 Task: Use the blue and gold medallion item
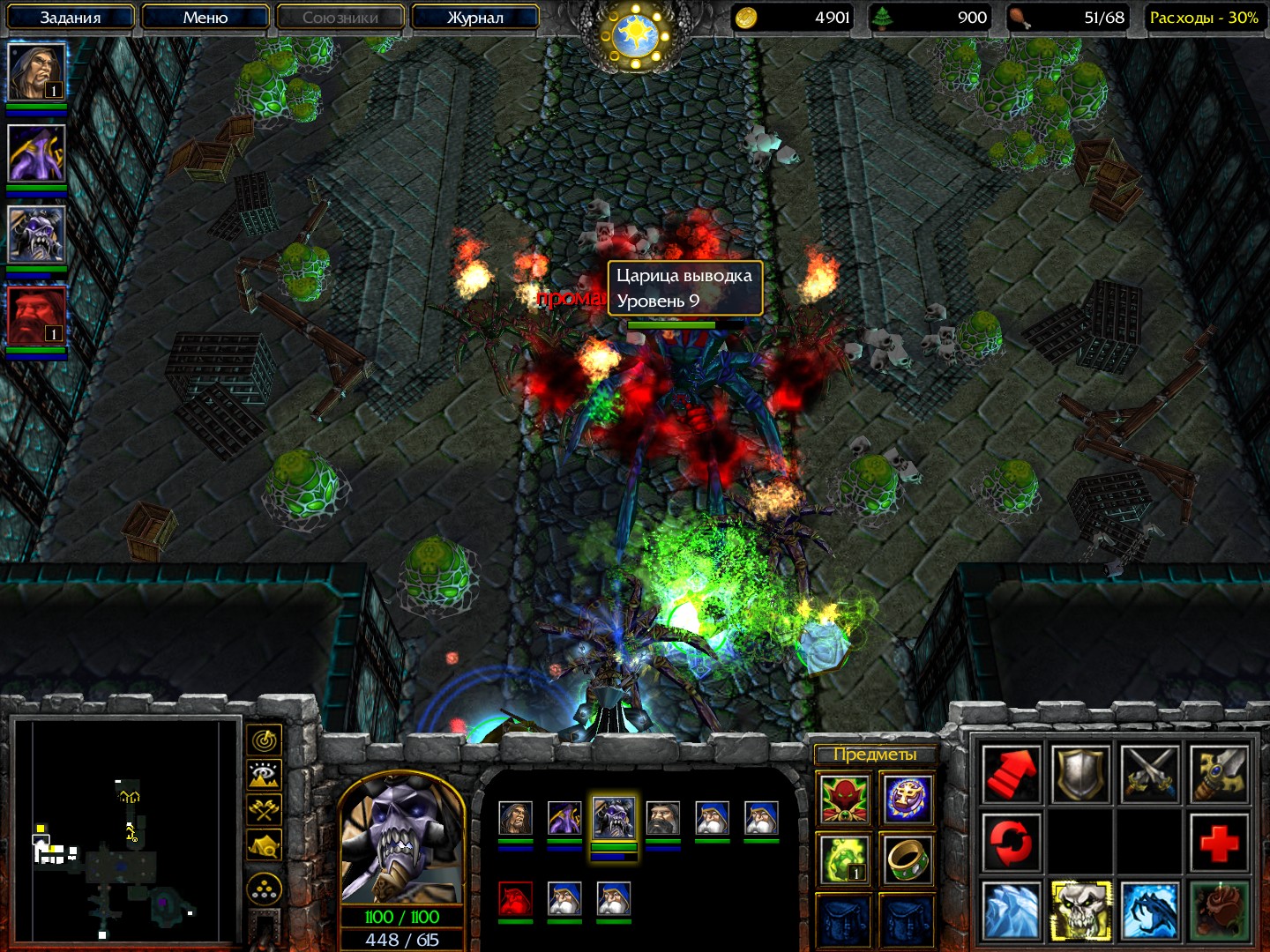click(x=907, y=799)
